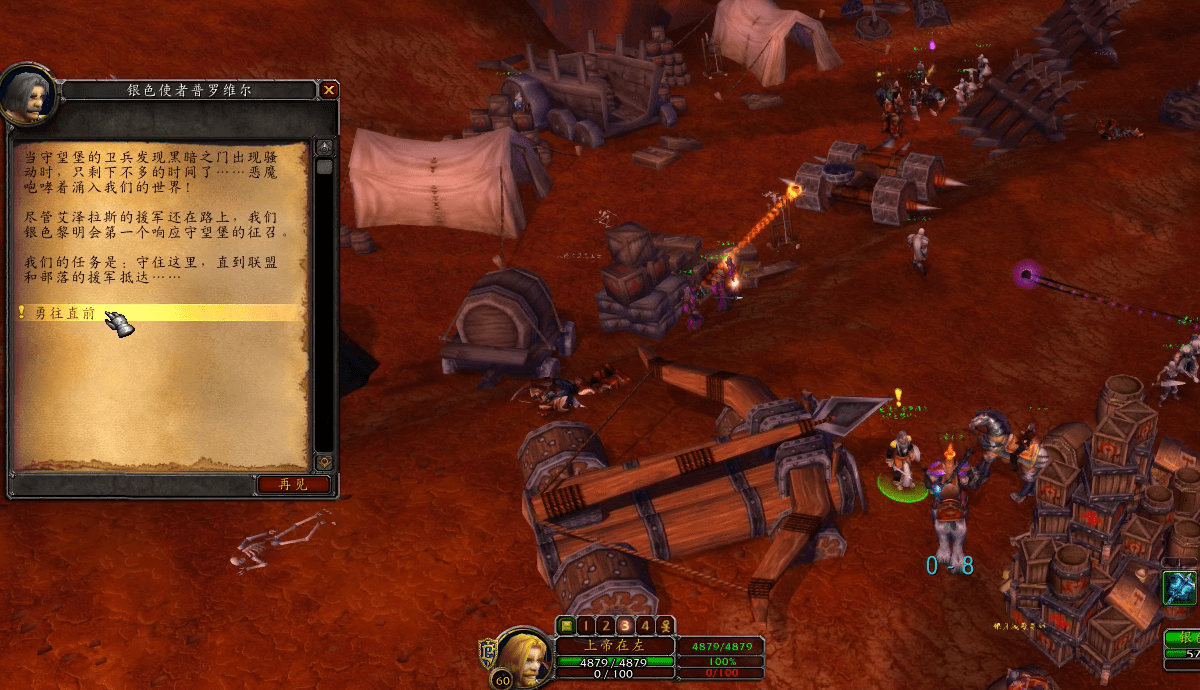The width and height of the screenshot is (1200, 690).
Task: Click the dialogue scroll-down arrow
Action: point(324,462)
